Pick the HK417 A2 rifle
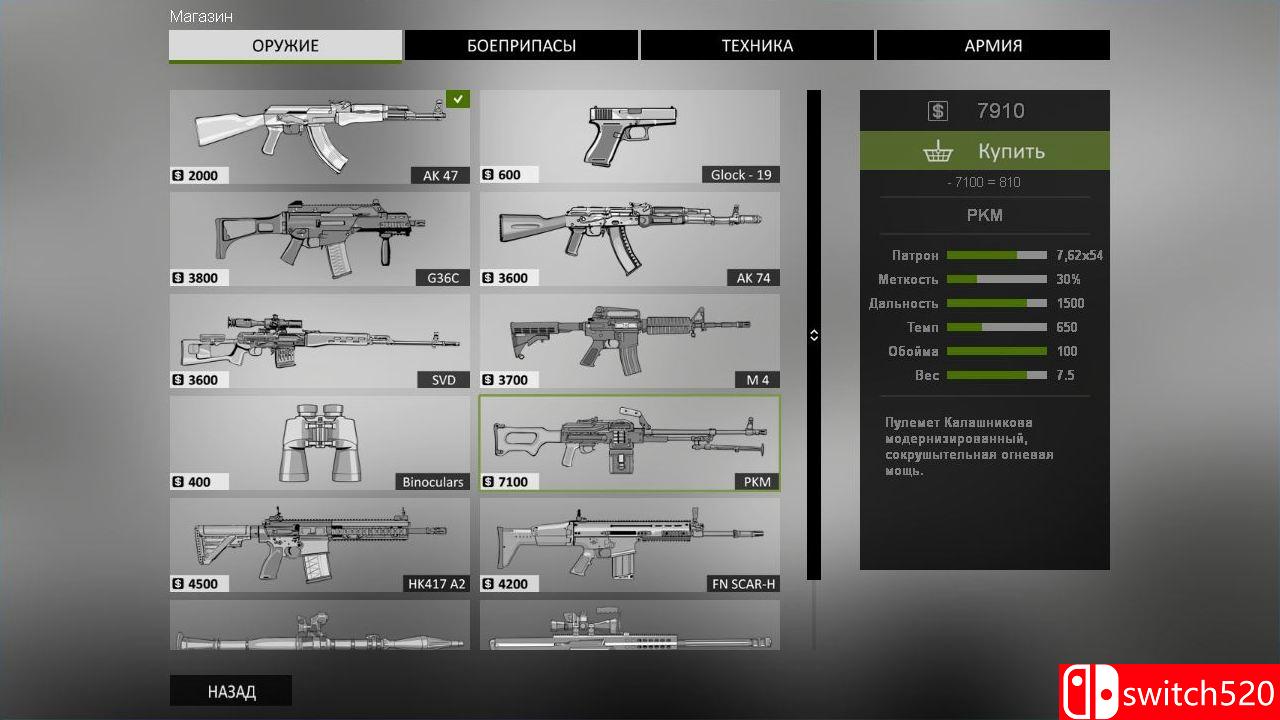The width and height of the screenshot is (1280, 720). [x=320, y=545]
